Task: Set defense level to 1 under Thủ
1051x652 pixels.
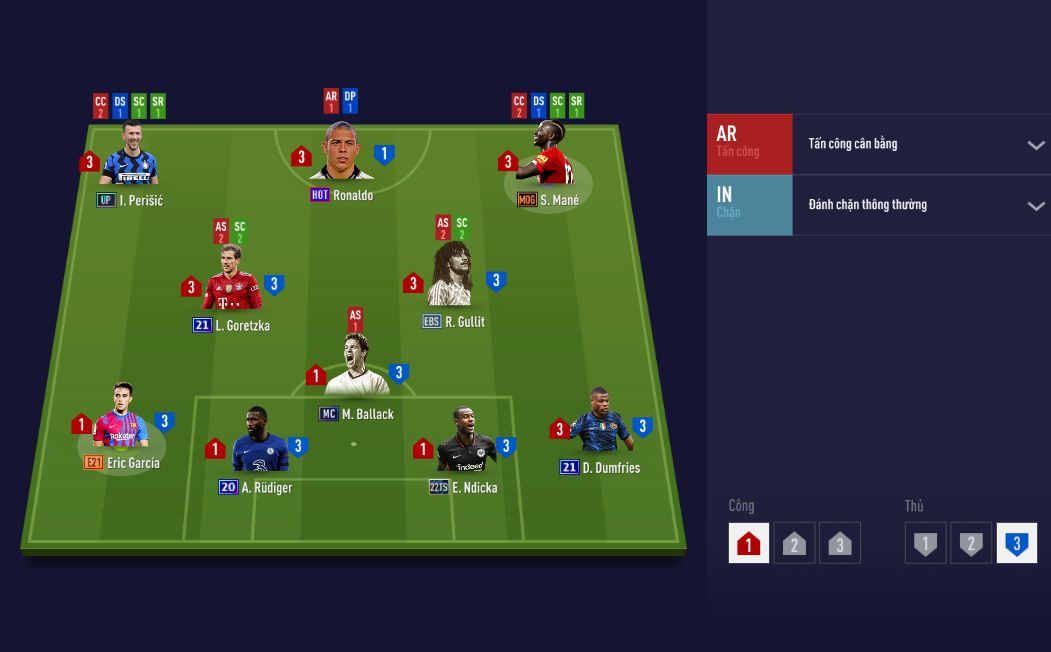Action: pyautogui.click(x=926, y=544)
